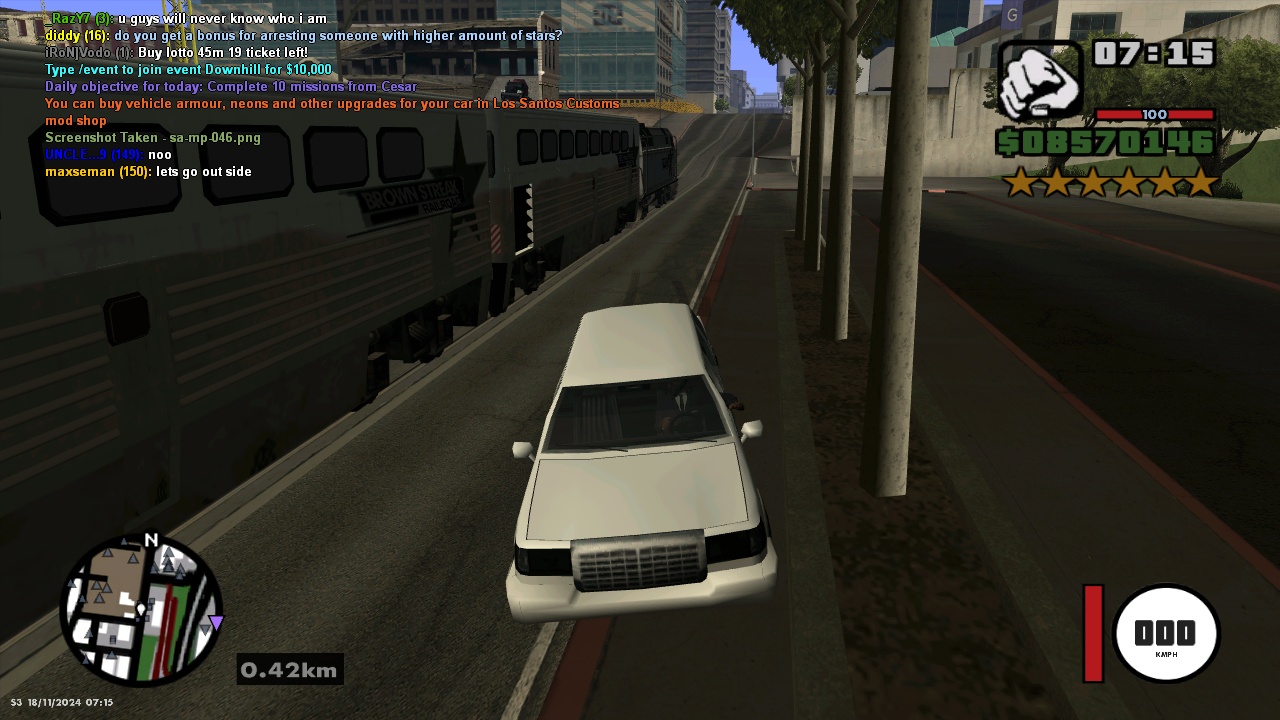The width and height of the screenshot is (1280, 720).
Task: Click the speedometer showing 000 KMPH
Action: [1167, 633]
